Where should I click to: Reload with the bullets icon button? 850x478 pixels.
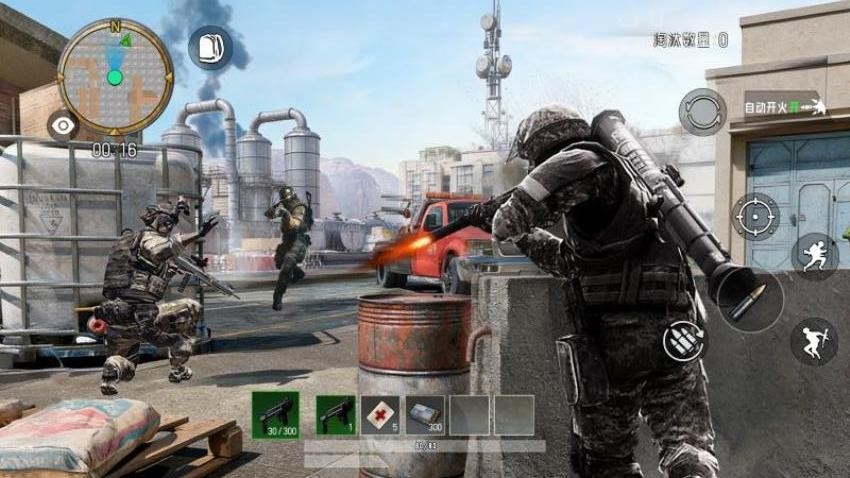[x=684, y=342]
